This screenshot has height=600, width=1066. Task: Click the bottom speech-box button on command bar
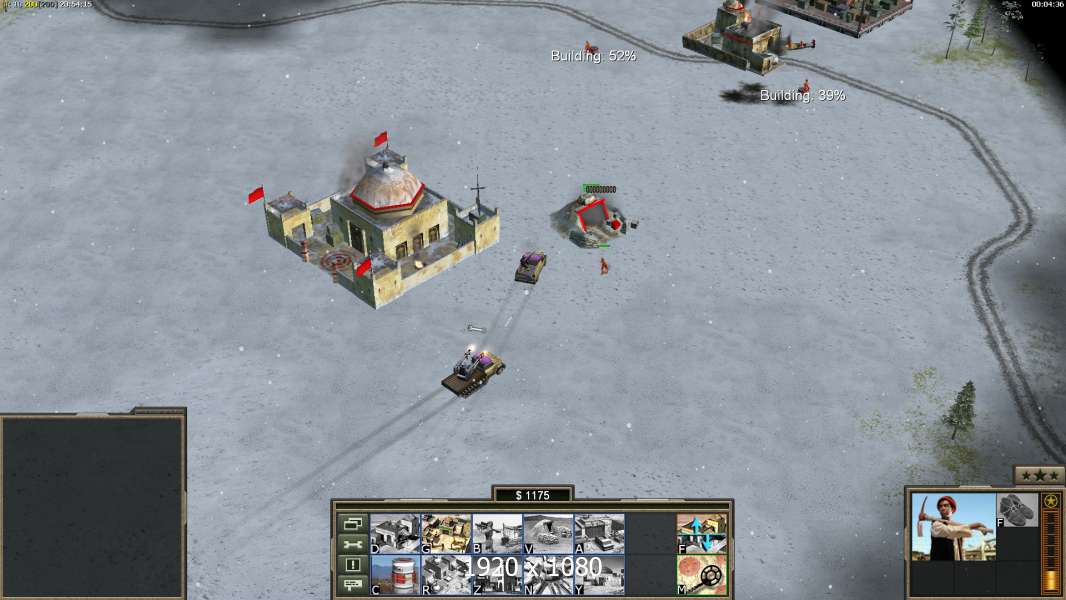[x=352, y=585]
